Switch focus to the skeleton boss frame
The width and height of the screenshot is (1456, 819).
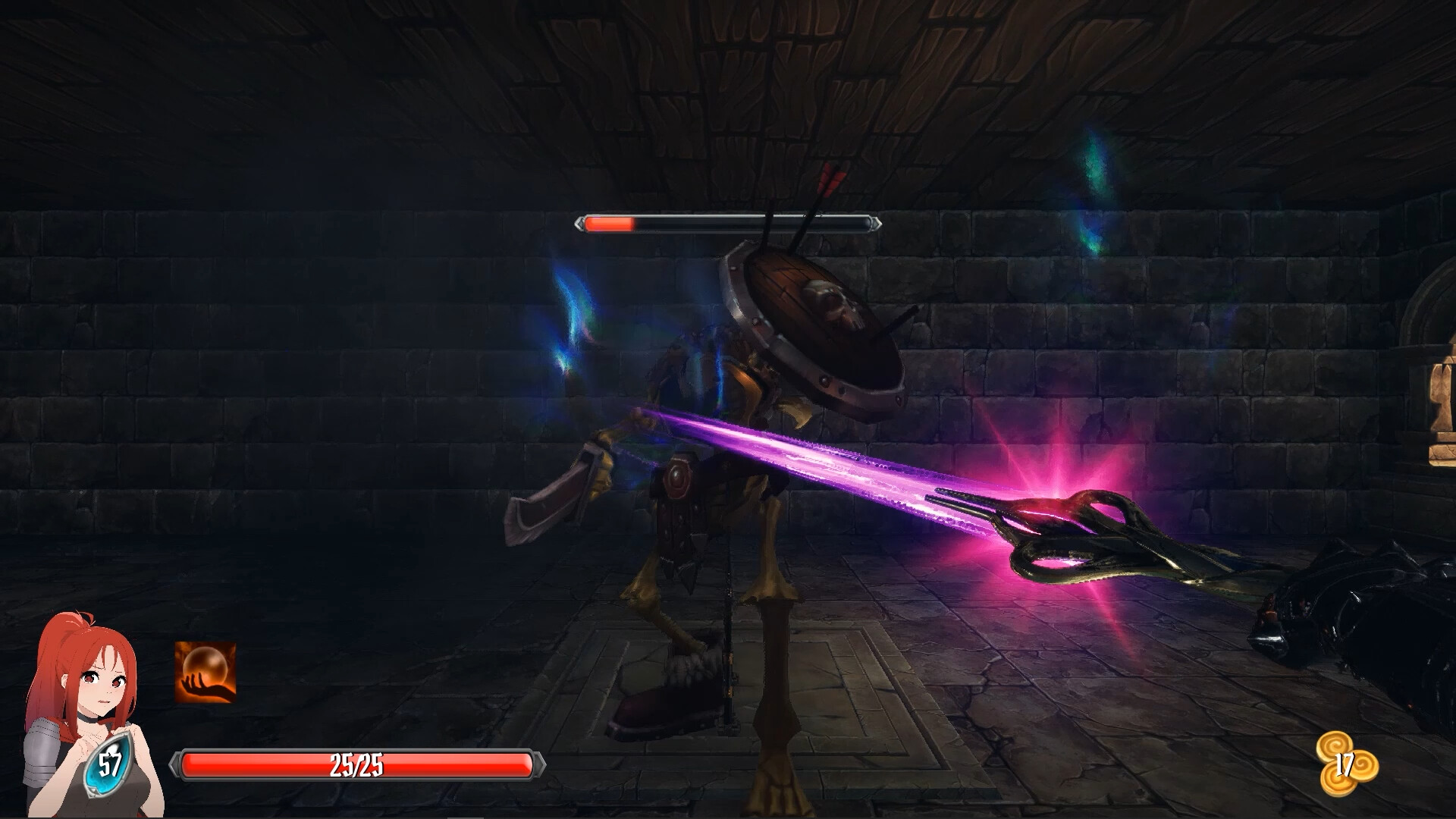[x=728, y=224]
